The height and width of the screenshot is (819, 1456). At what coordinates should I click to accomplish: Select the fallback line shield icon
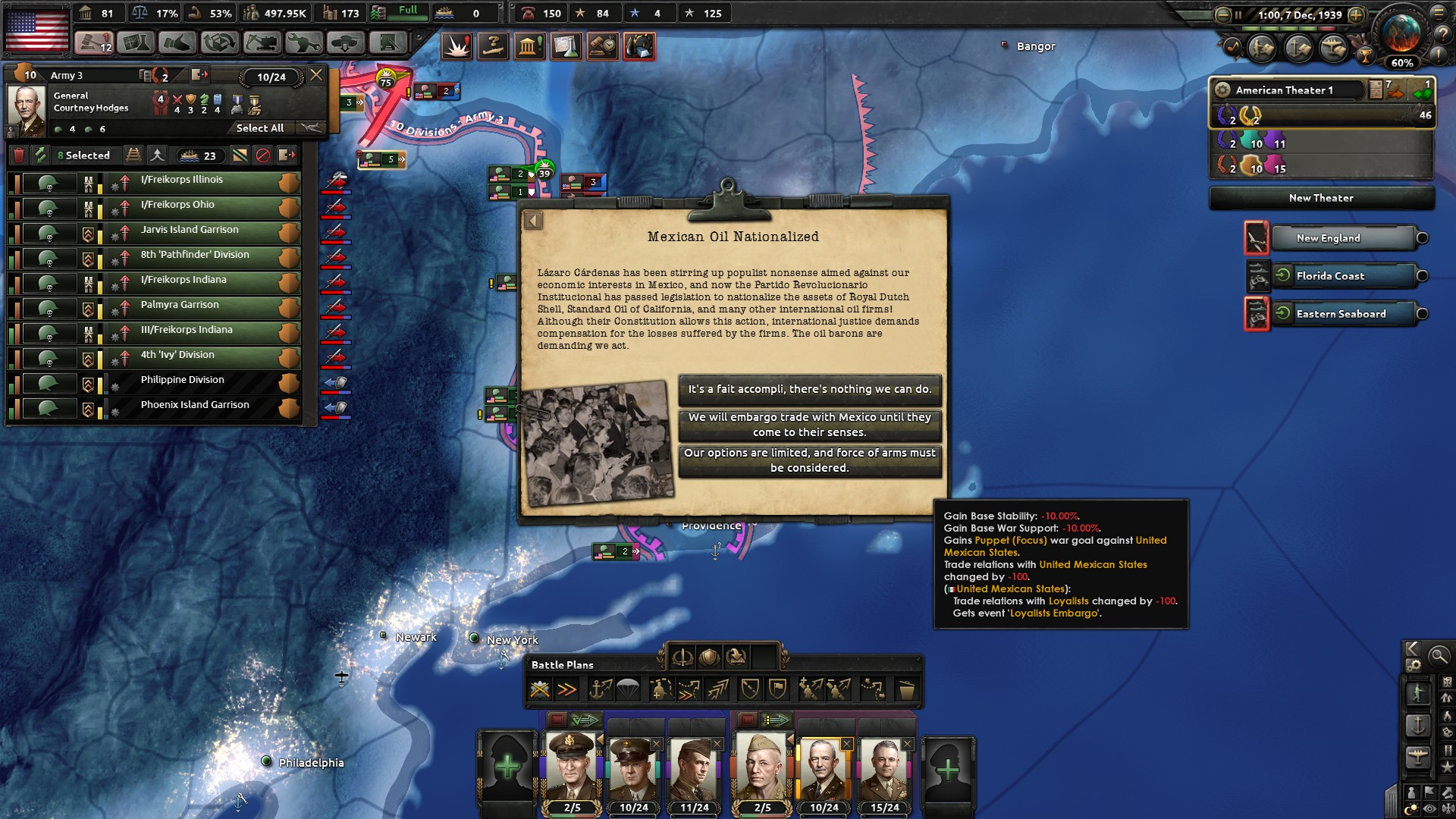click(x=751, y=690)
